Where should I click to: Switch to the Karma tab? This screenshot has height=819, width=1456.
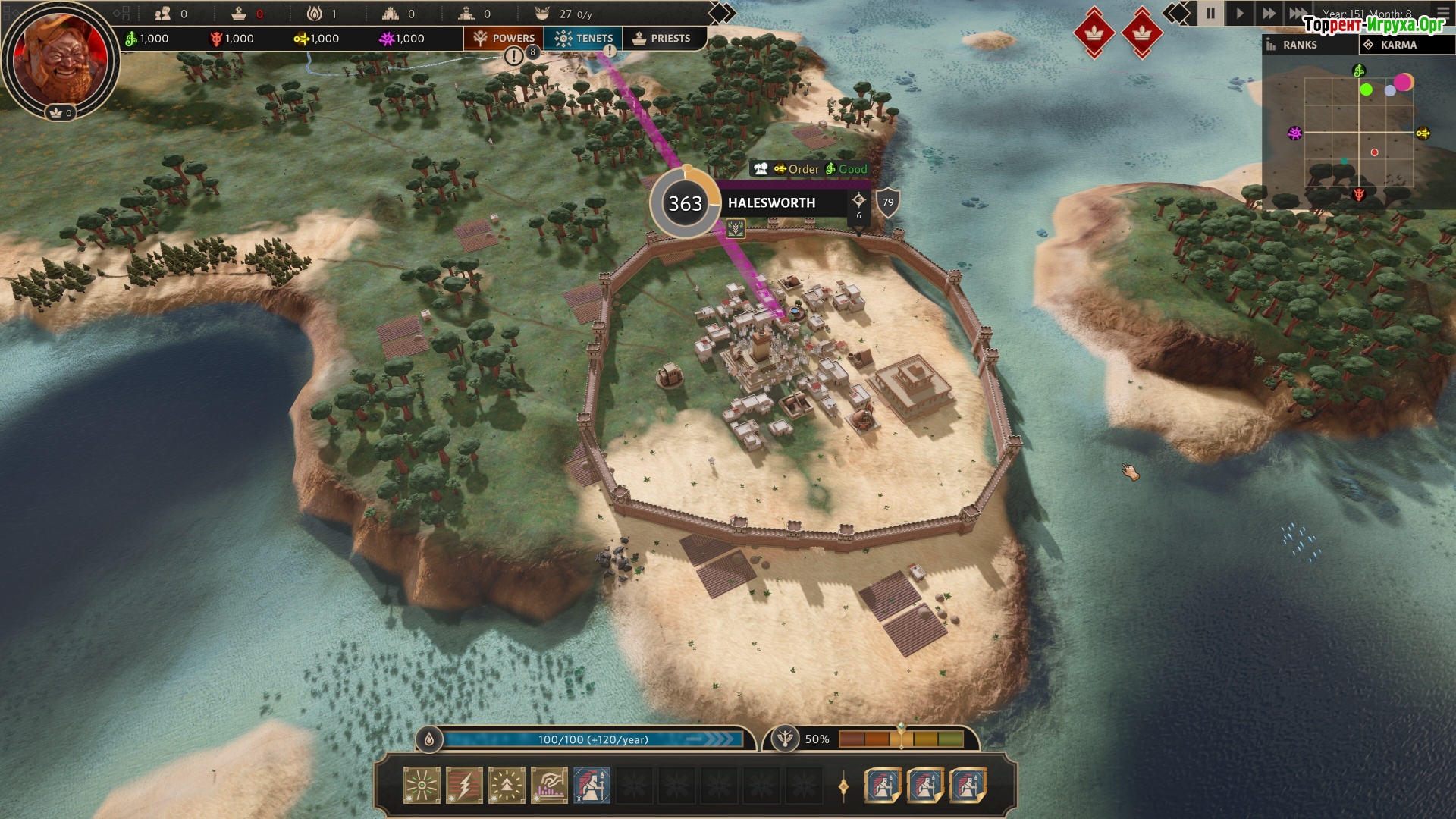tap(1405, 45)
